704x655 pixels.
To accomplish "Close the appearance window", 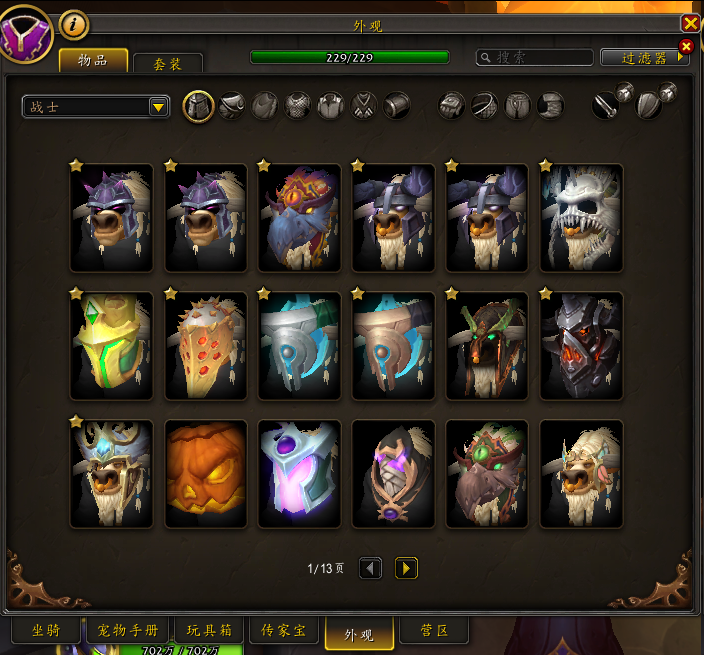I will click(x=690, y=24).
